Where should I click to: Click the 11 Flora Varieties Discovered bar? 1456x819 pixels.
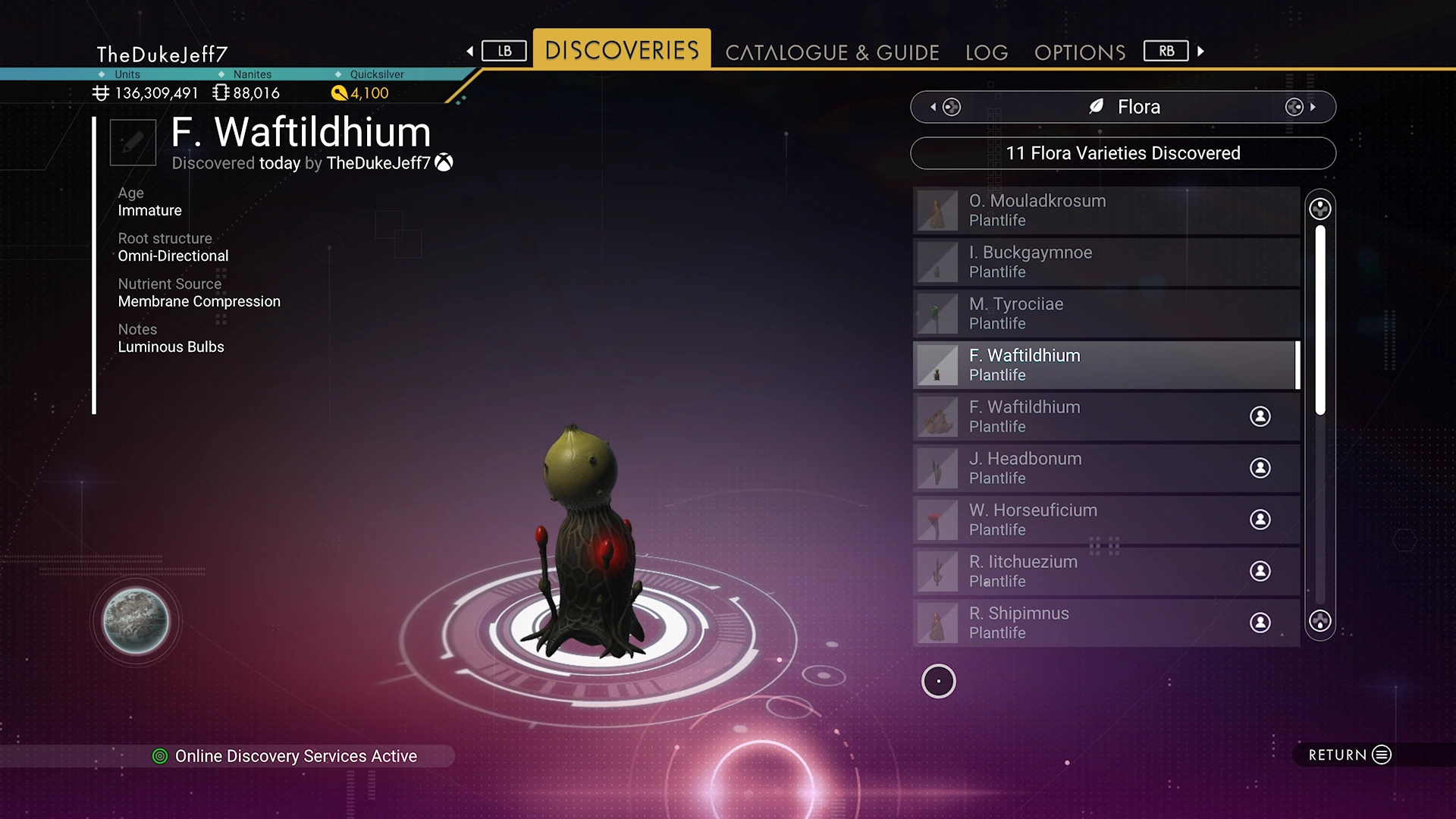[x=1122, y=153]
